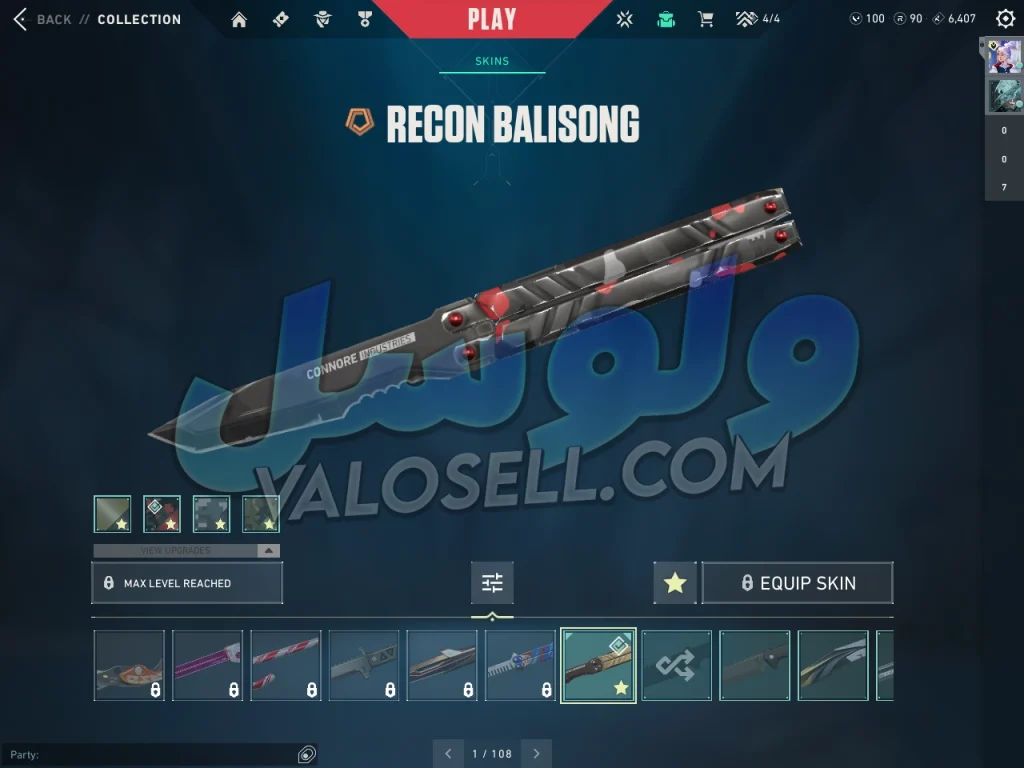This screenshot has height=768, width=1024.
Task: Choose the pink and purple blade skin thumbnail
Action: 208,665
